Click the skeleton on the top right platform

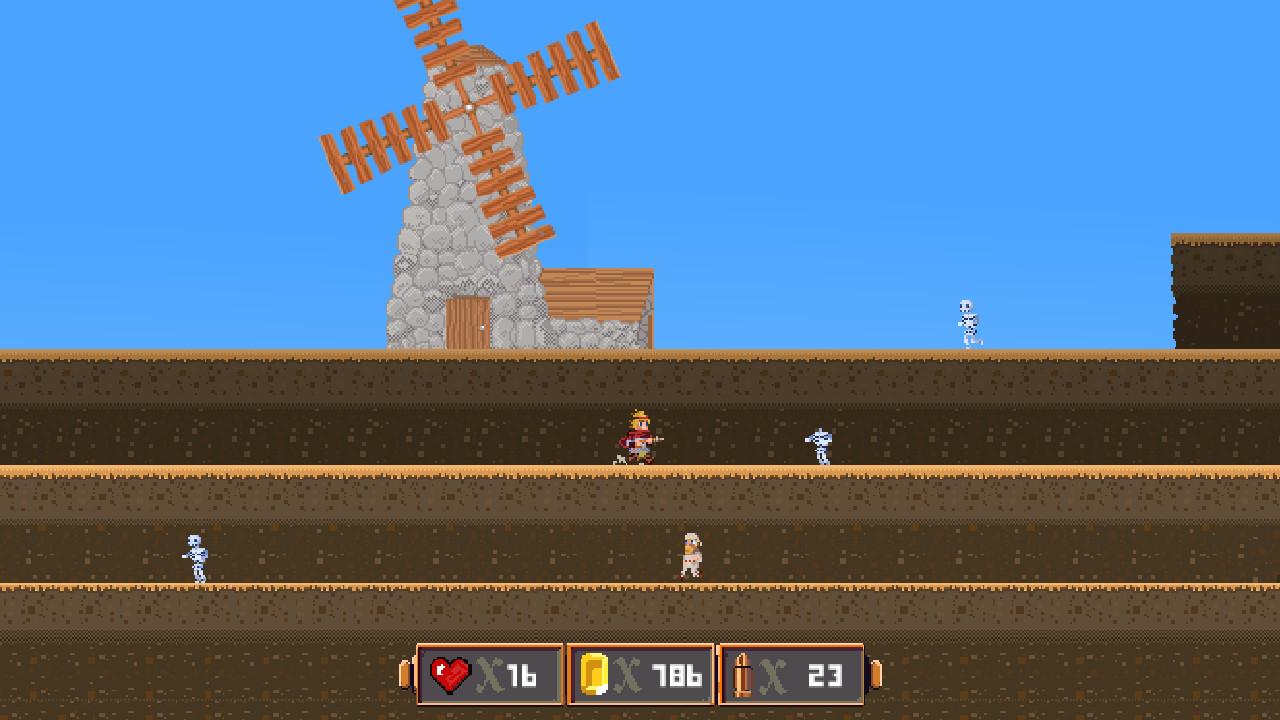(x=967, y=318)
